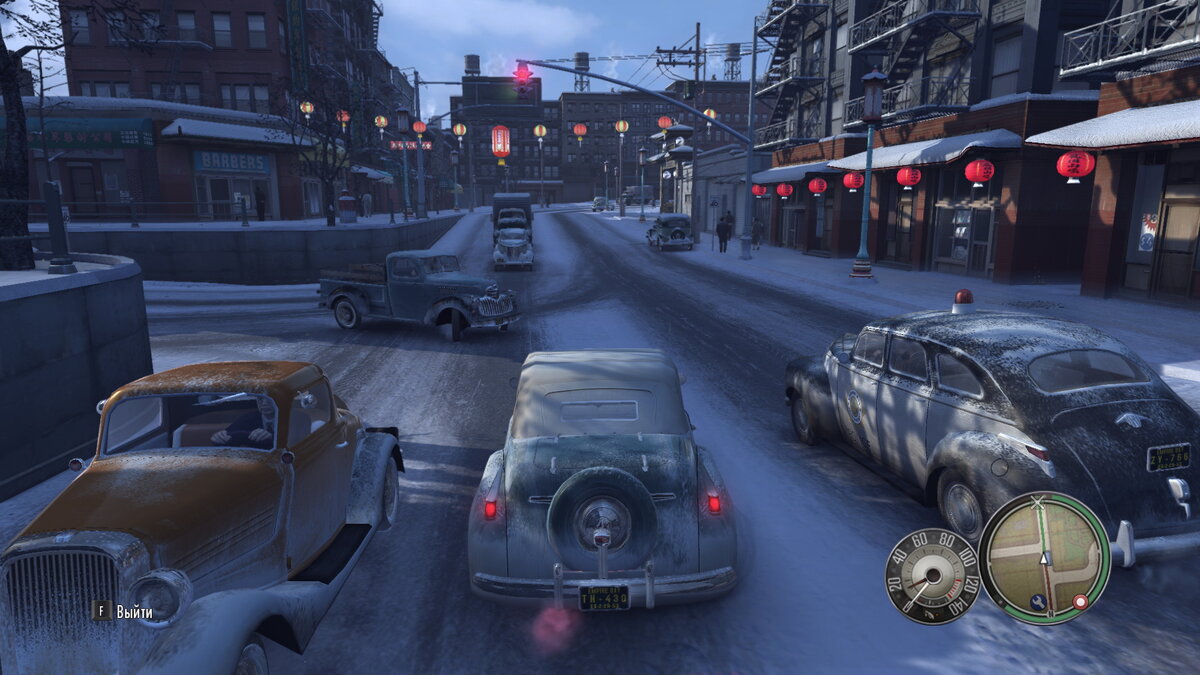This screenshot has height=675, width=1200.
Task: Select the white X waypoint marker
Action: 1038,502
